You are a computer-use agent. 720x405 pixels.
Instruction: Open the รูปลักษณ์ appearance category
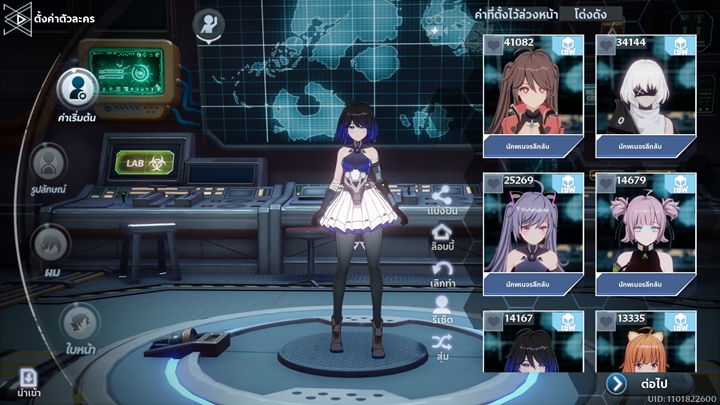[48, 163]
